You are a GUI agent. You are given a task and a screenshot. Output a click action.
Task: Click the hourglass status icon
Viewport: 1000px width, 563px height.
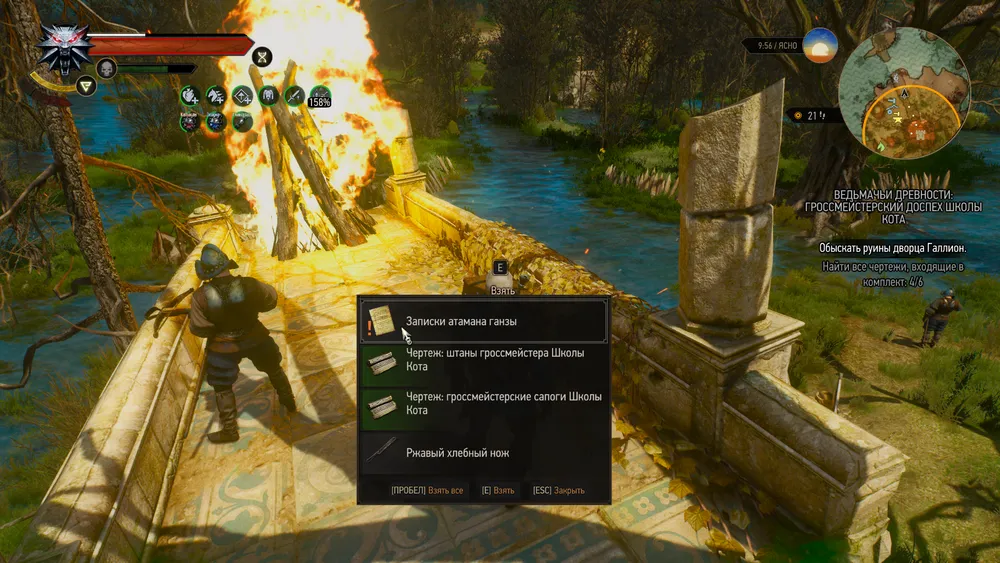[x=263, y=56]
